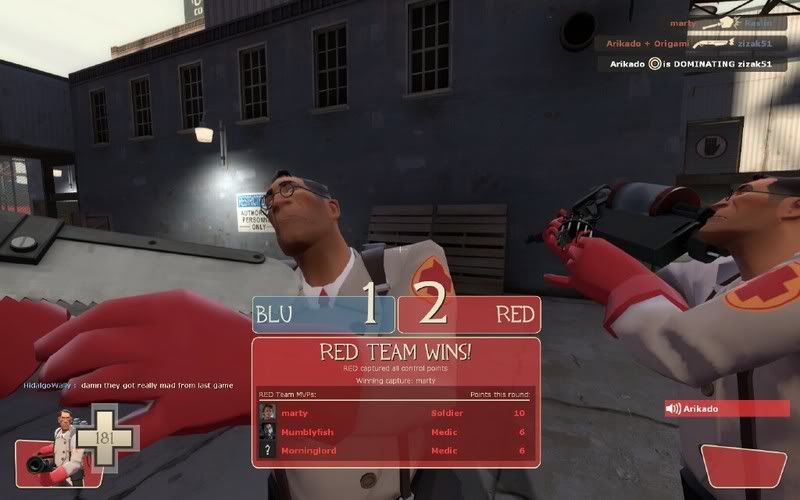Click the Arikado + Origami kill feed entry

coord(697,43)
